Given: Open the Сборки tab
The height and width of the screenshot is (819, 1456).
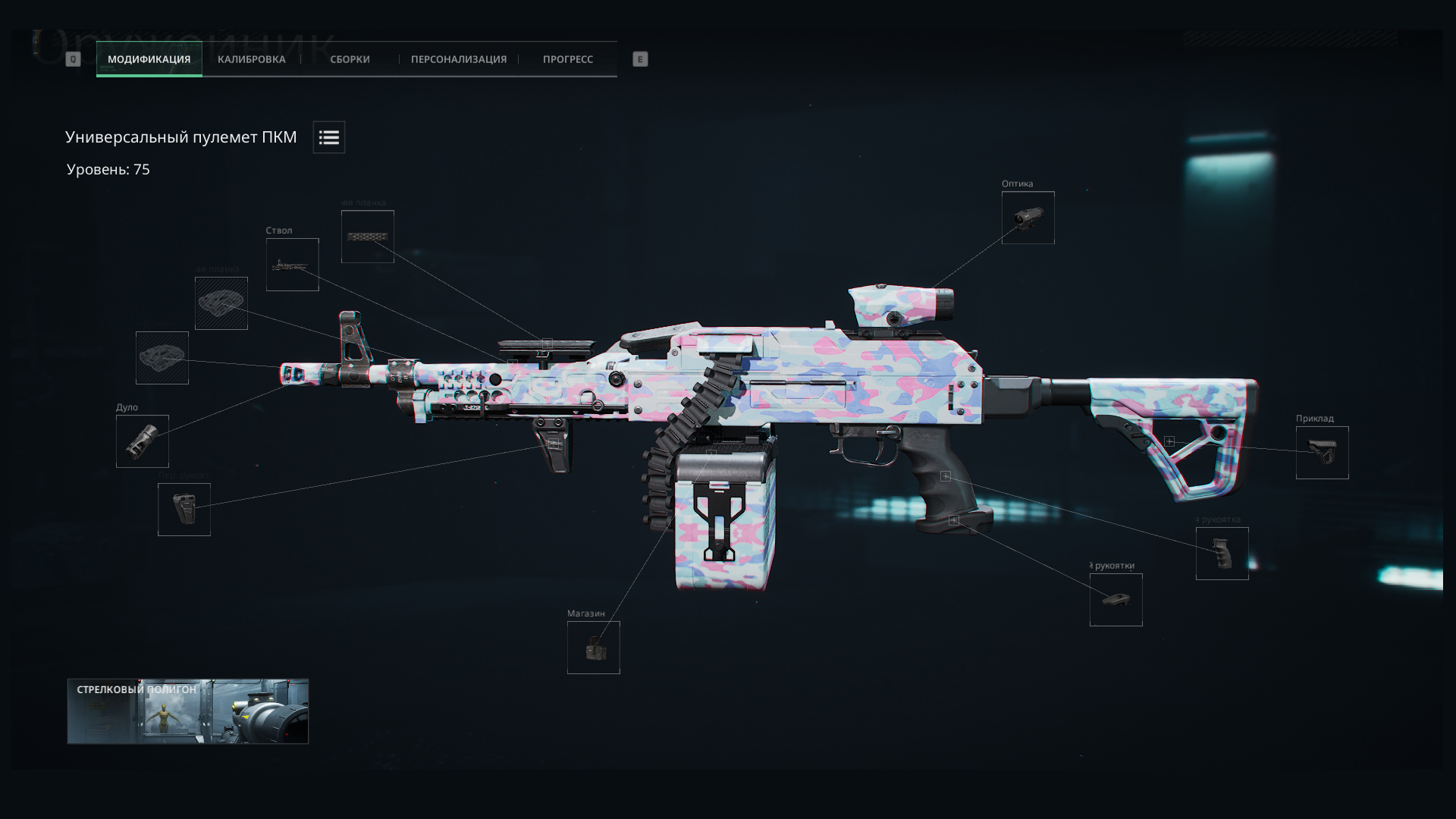Looking at the screenshot, I should (x=350, y=59).
